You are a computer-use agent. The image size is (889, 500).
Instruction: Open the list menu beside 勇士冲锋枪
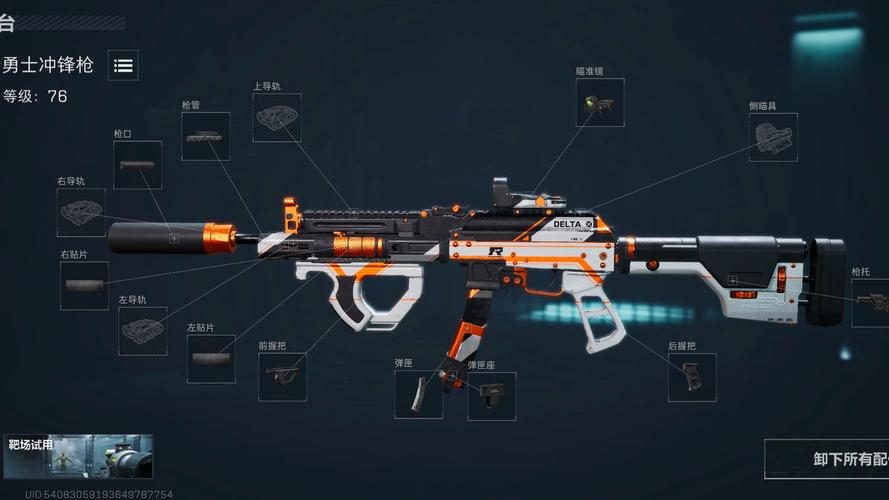(x=123, y=66)
